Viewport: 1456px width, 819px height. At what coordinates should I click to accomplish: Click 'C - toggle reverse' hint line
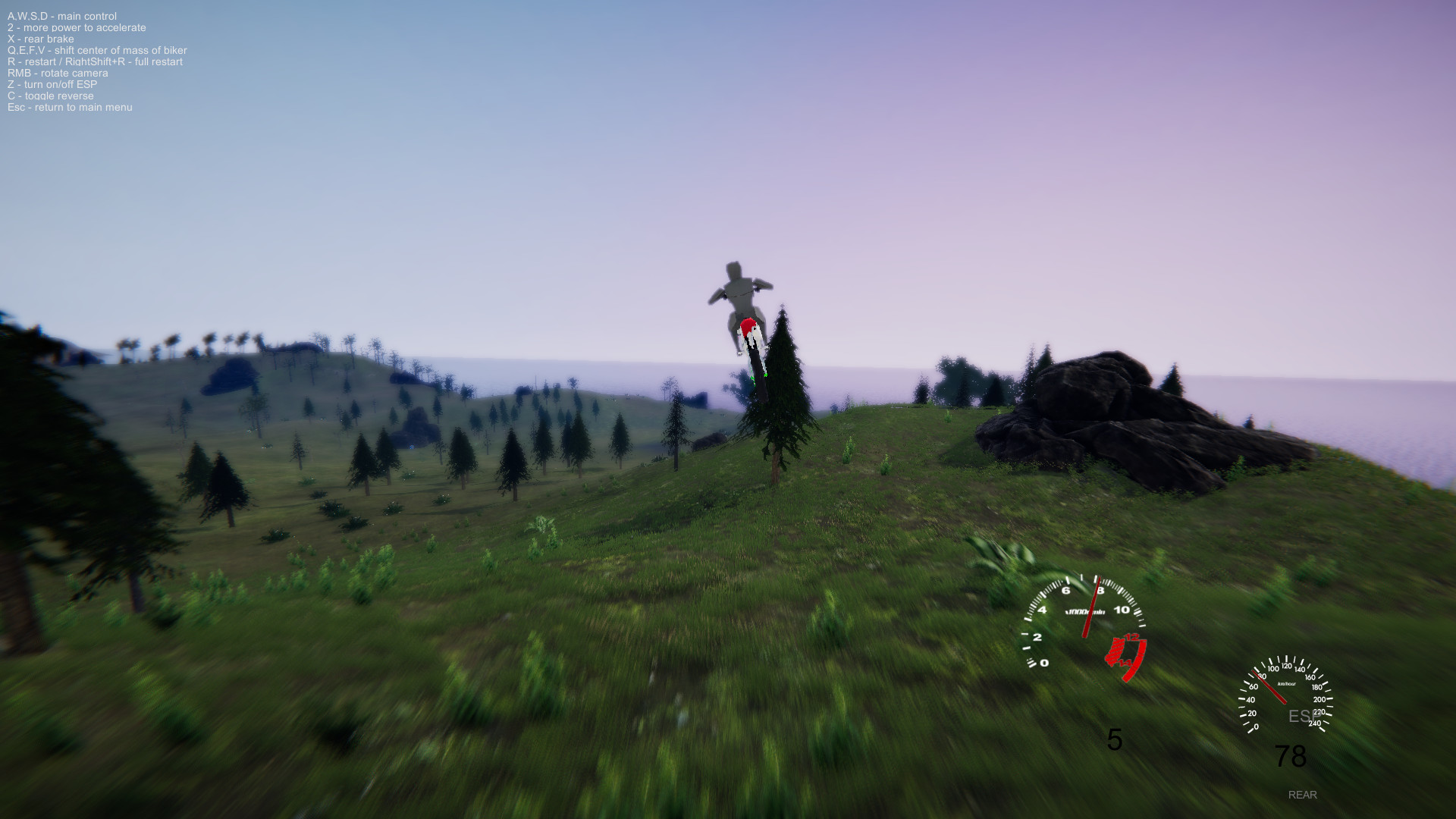[x=50, y=96]
